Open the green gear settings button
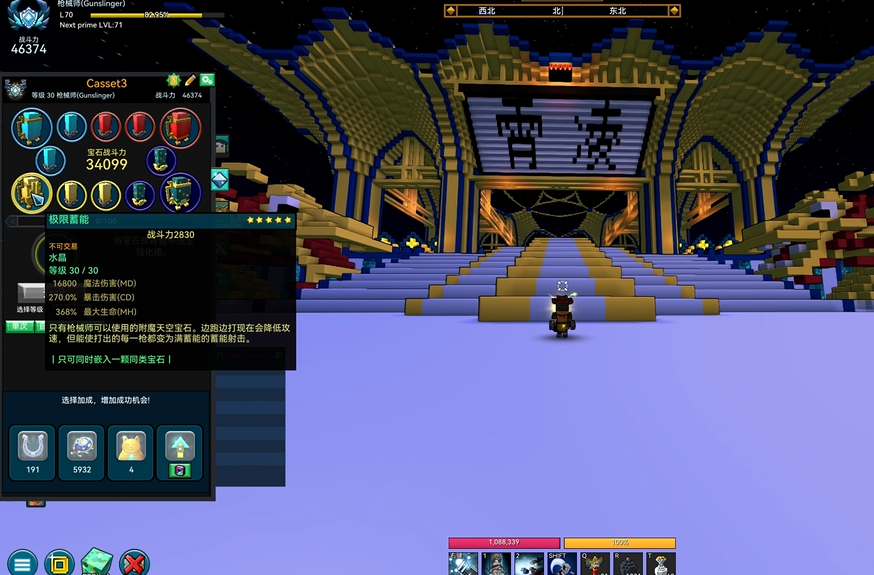Viewport: 874px width, 575px height. click(x=207, y=80)
